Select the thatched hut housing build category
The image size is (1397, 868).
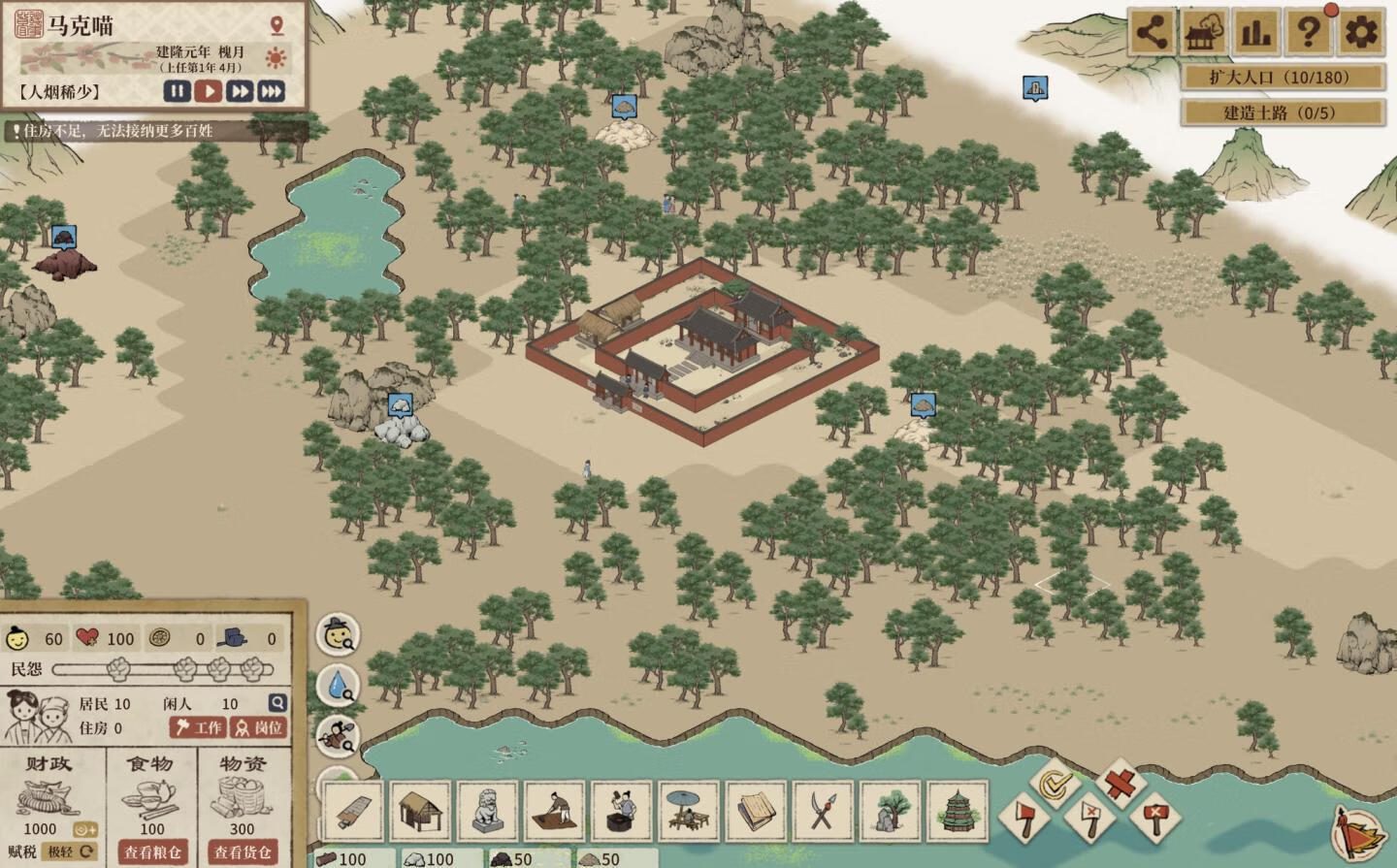click(x=421, y=810)
